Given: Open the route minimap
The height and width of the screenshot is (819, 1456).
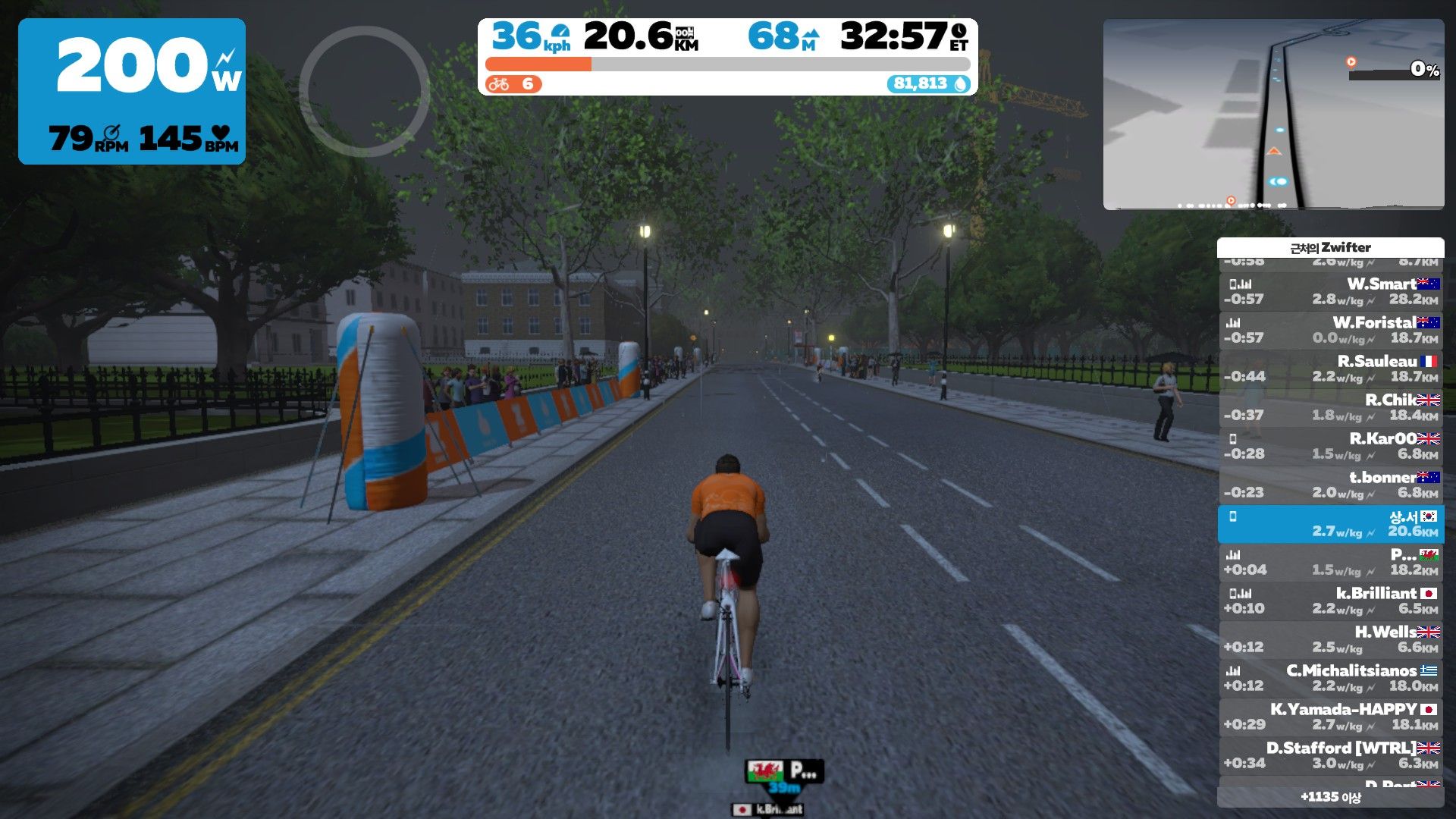Looking at the screenshot, I should pos(1273,115).
